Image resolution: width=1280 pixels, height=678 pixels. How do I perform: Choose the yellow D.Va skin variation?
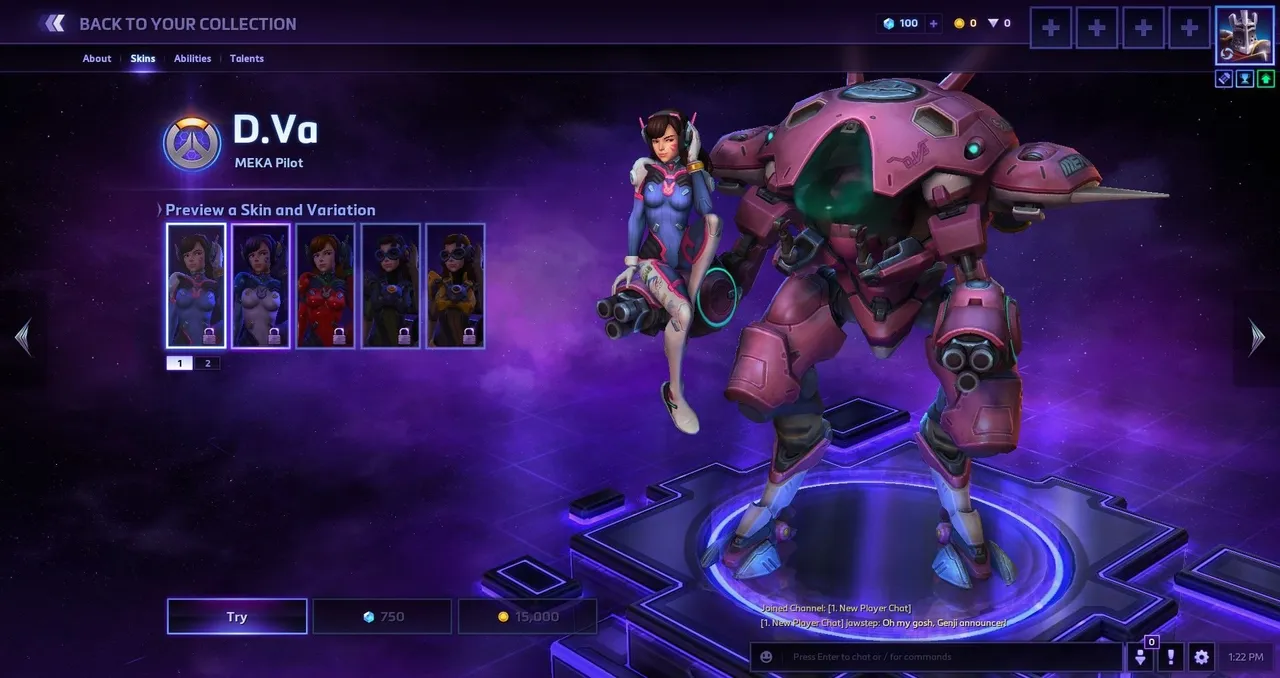click(x=455, y=286)
